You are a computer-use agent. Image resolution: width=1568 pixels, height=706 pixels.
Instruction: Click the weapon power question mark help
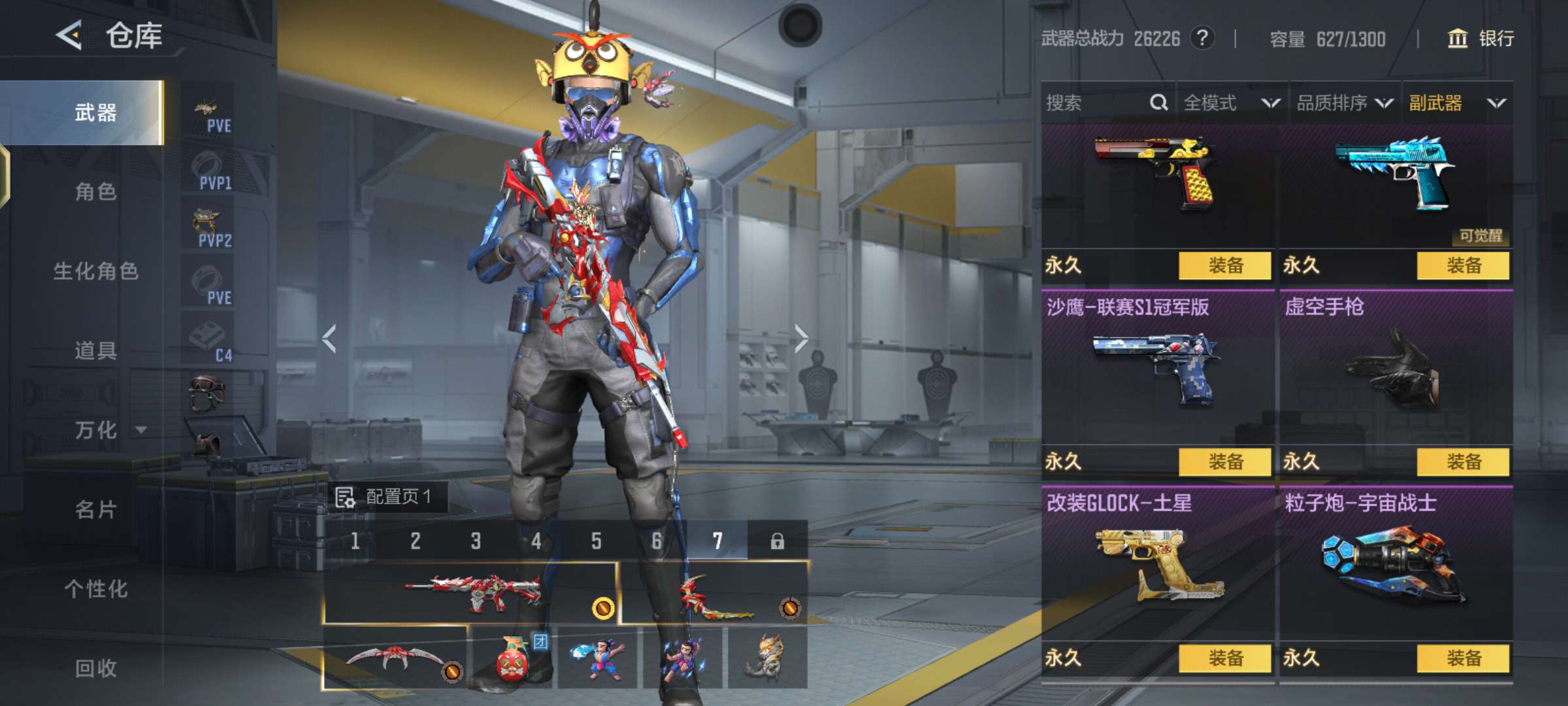(x=1202, y=39)
